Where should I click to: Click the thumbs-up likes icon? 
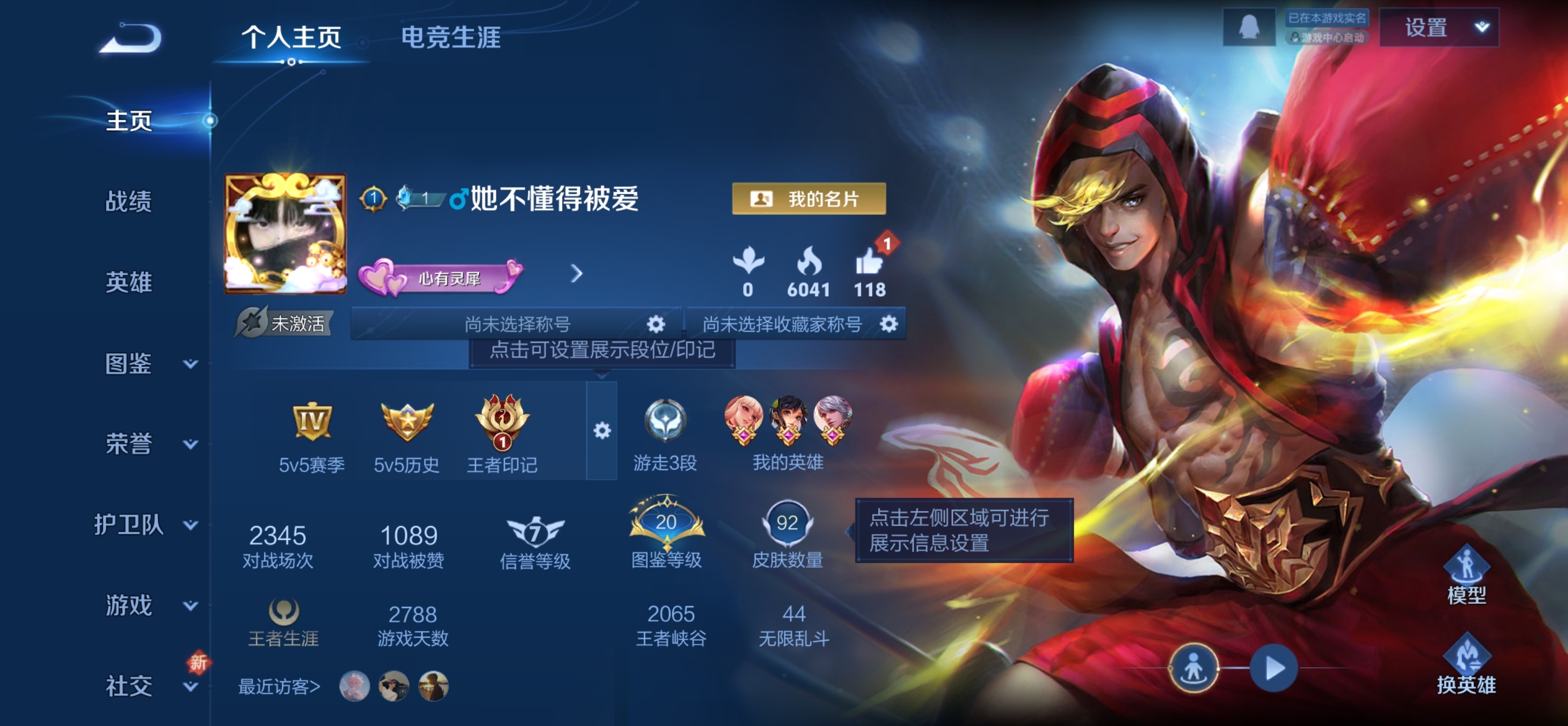click(x=869, y=263)
